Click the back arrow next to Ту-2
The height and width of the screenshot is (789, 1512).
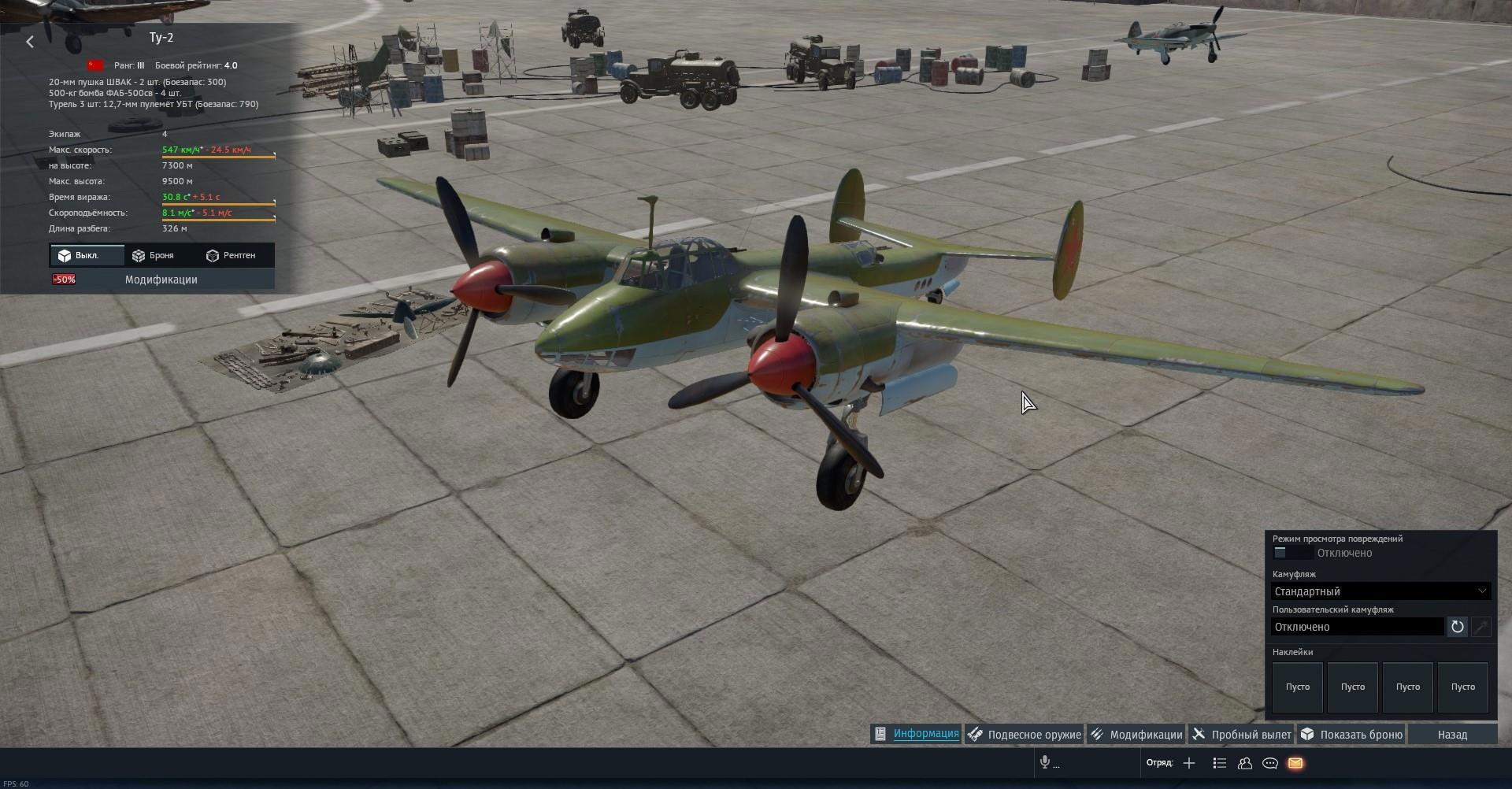(30, 42)
